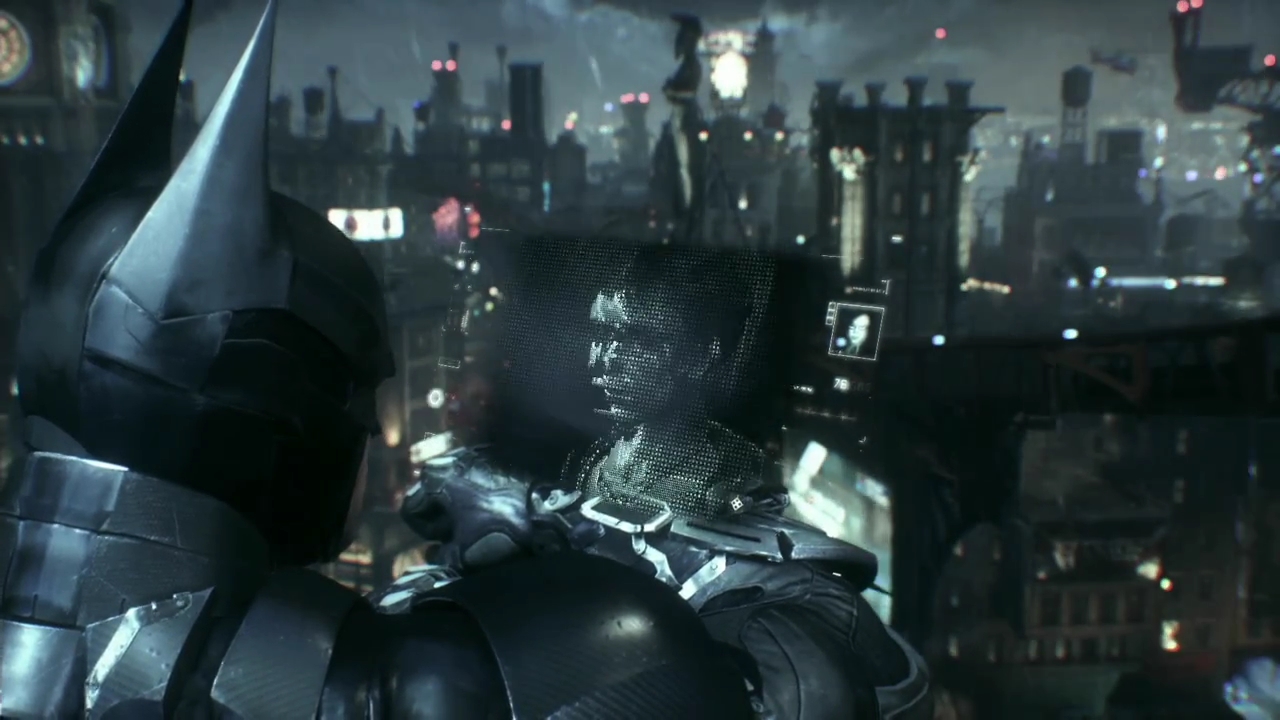The image size is (1280, 720).
Task: Click the circular ring indicator left of the hologram
Action: point(436,397)
